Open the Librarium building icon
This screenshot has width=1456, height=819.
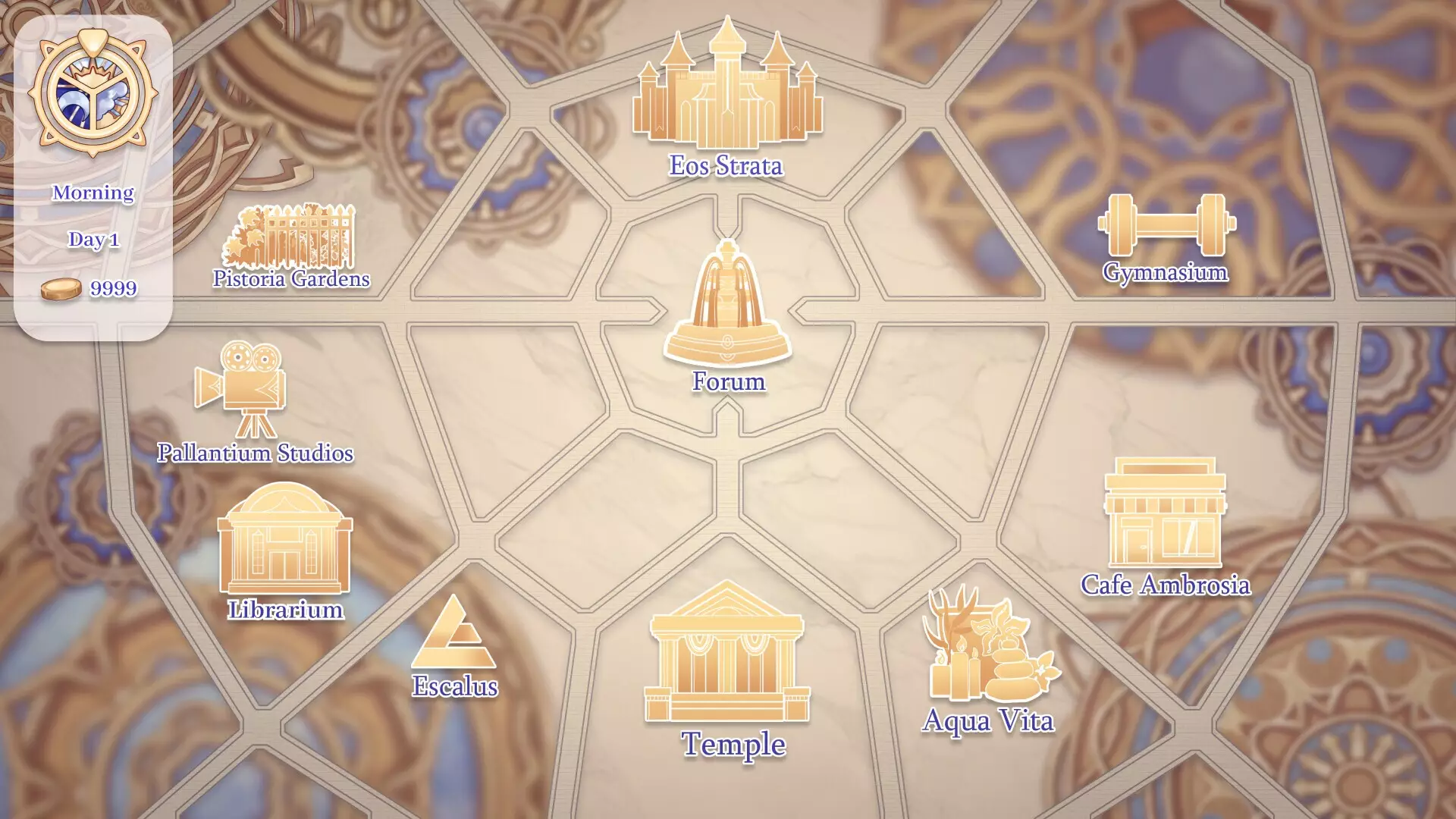click(284, 542)
